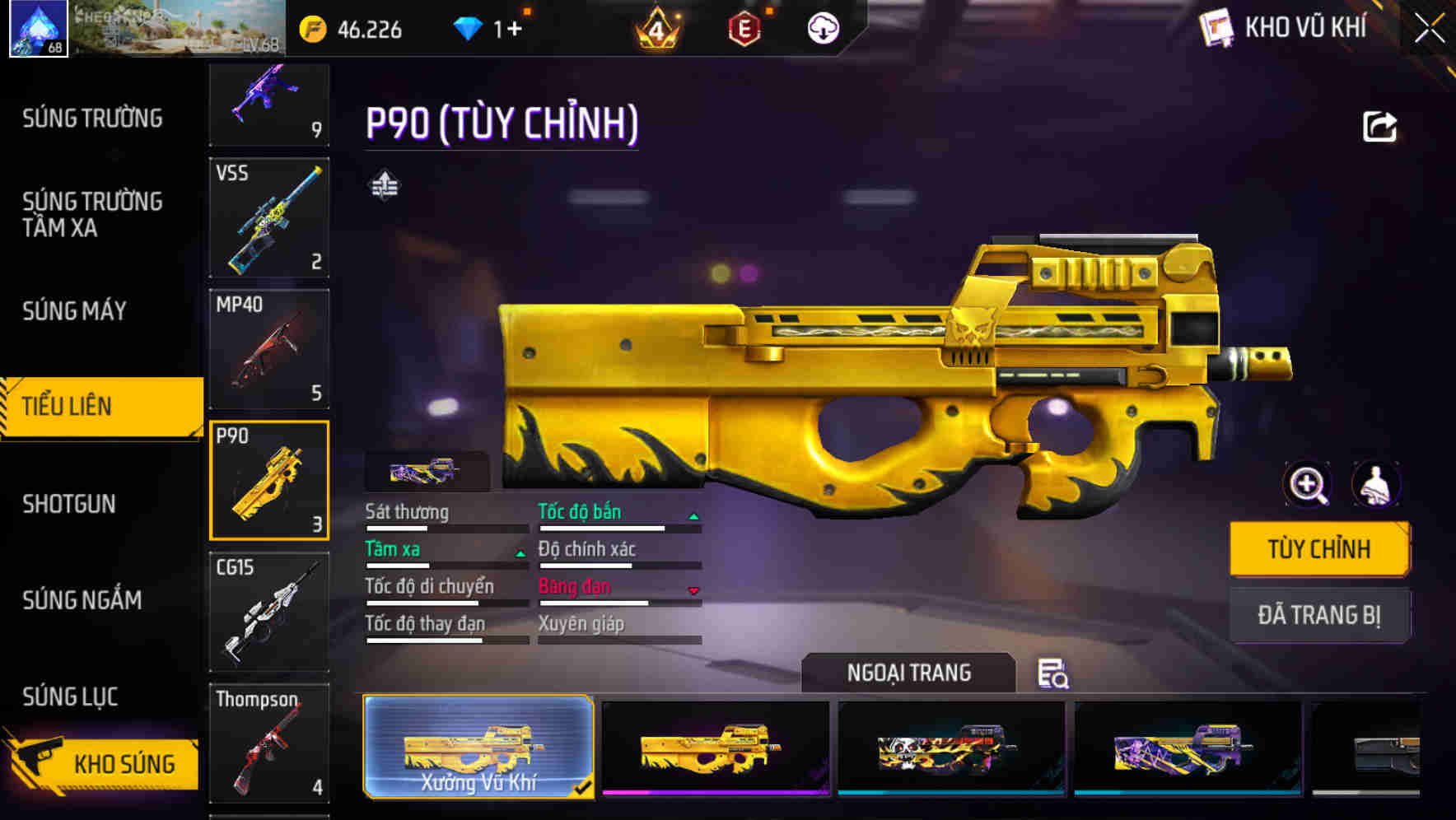Switch to the NGOẠI TRANG tab
Screen dimensions: 1456x820
[909, 673]
